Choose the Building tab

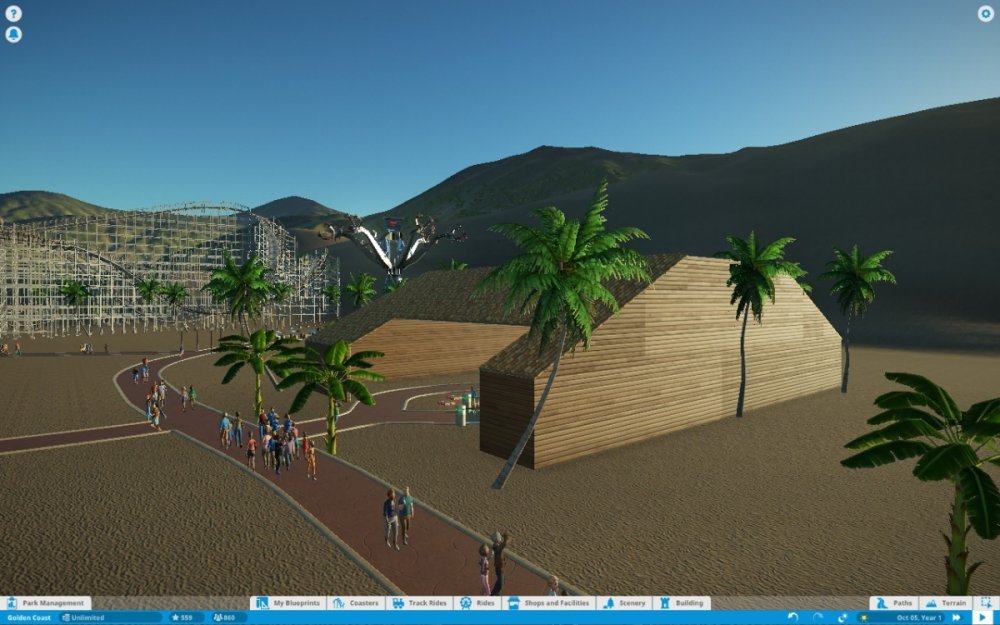click(681, 604)
